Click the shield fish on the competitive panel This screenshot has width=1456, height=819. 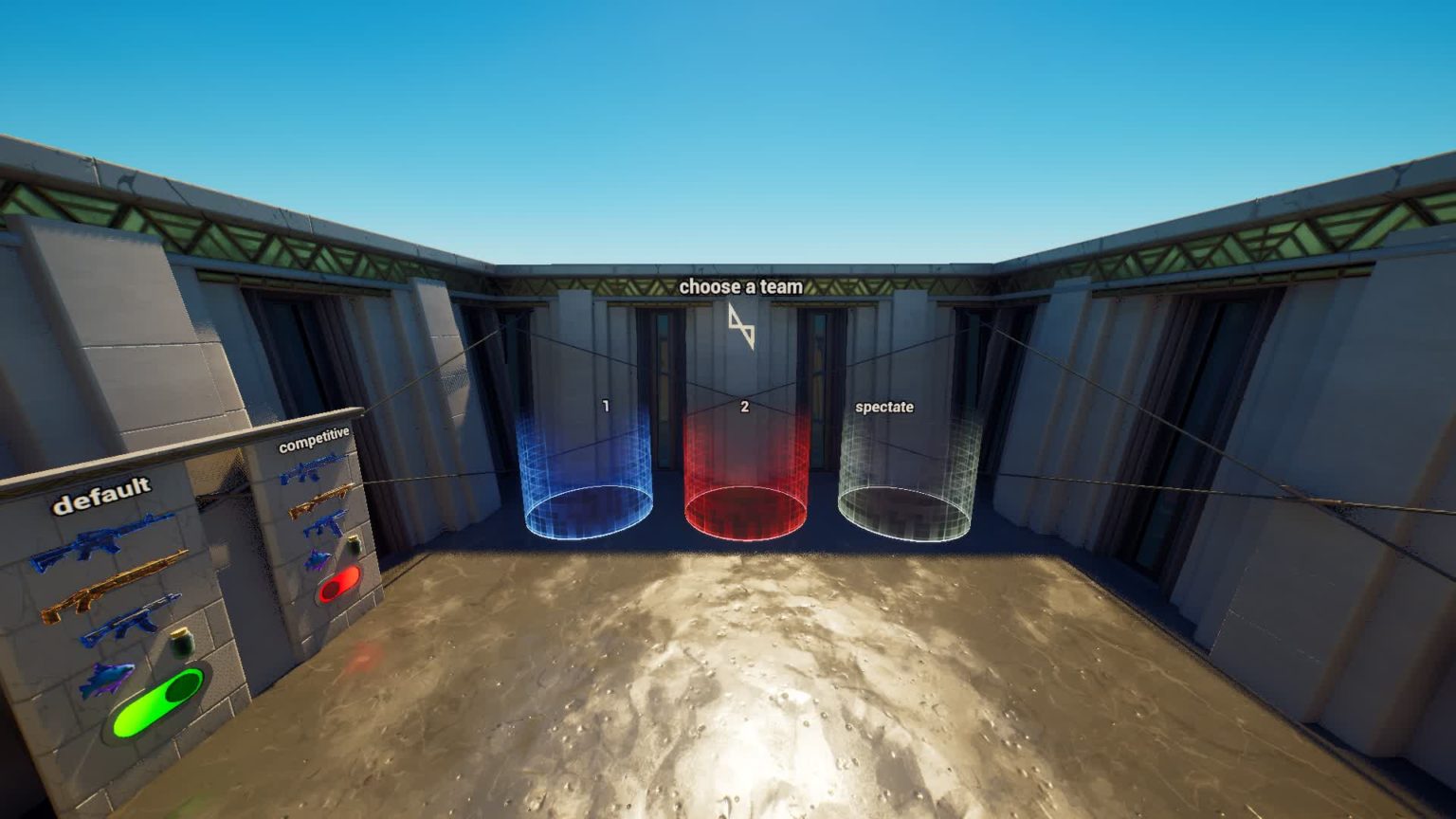317,559
